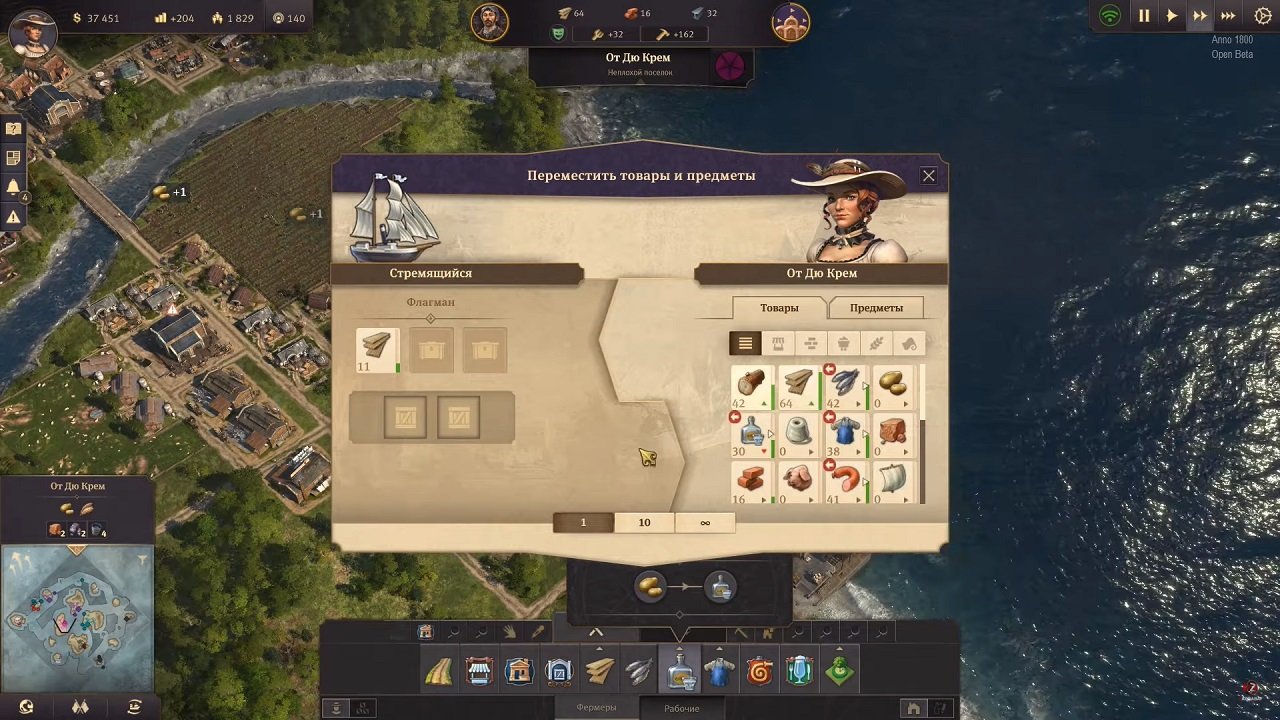Screen dimensions: 1280x720
Task: Pause the game with the pause control
Action: tap(1143, 15)
